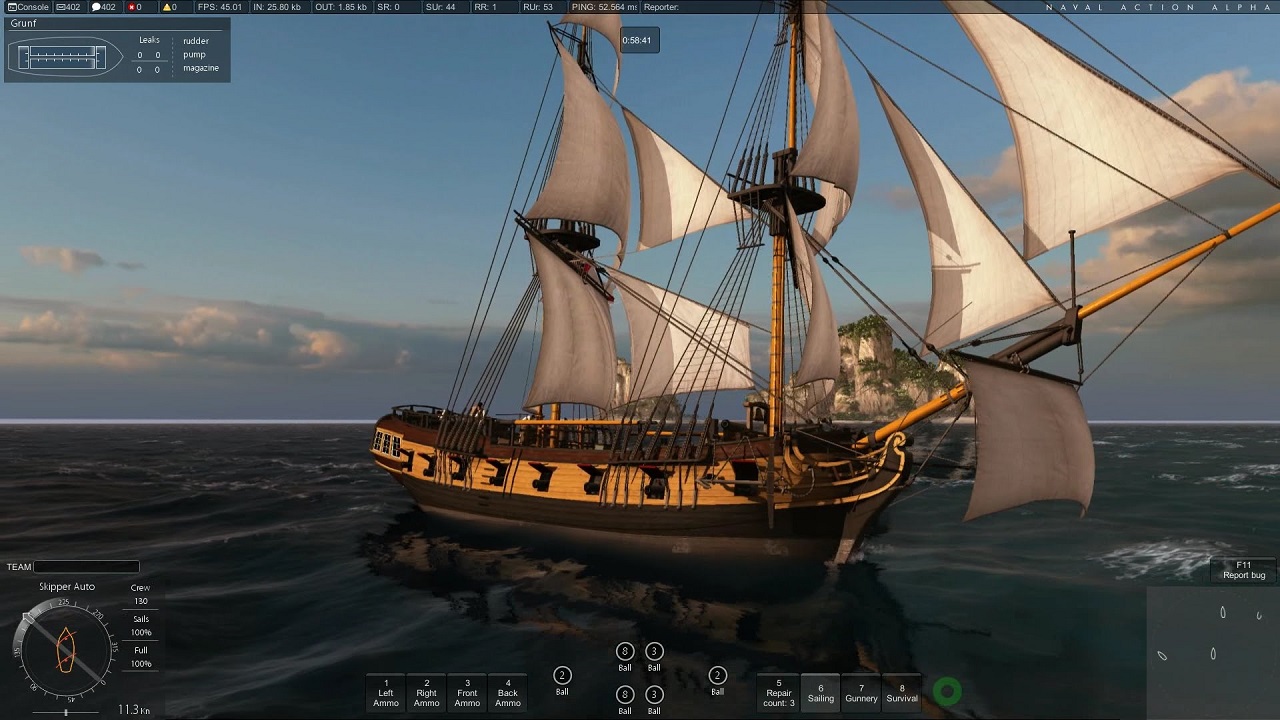Image resolution: width=1280 pixels, height=720 pixels.
Task: Switch crew focus to Sailing
Action: click(821, 692)
